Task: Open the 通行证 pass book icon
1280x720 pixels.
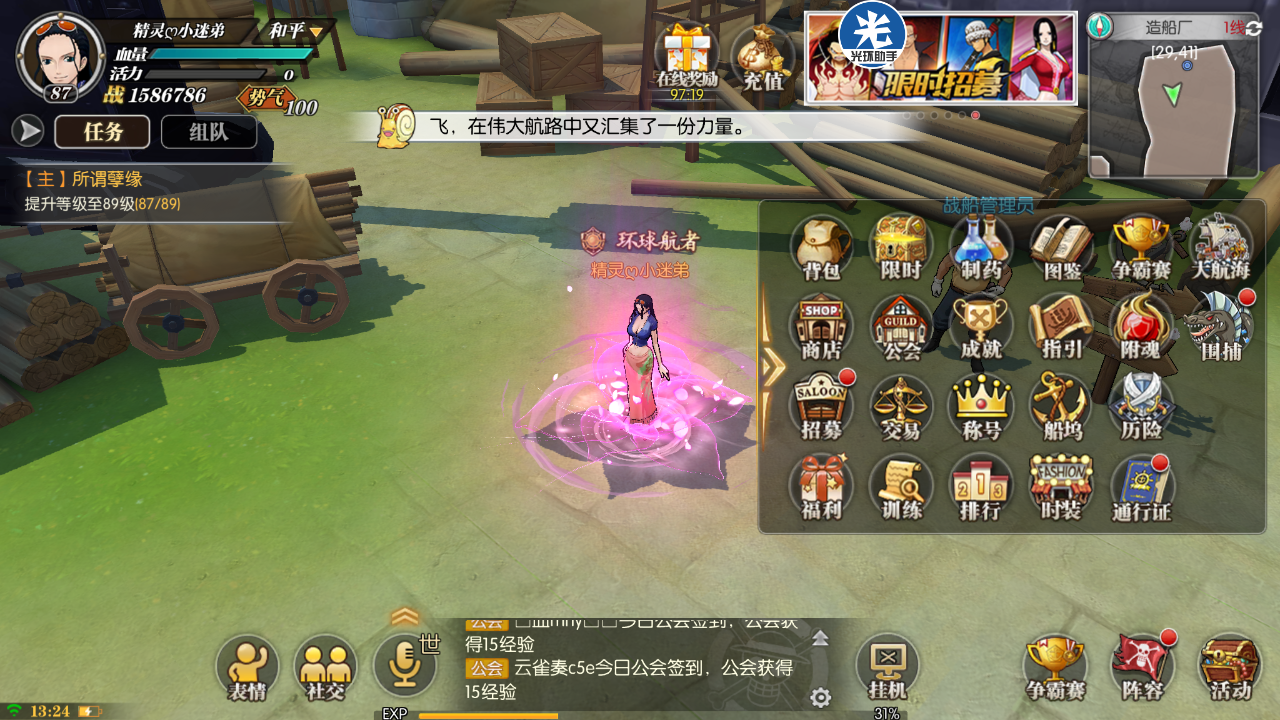Action: [x=1141, y=486]
